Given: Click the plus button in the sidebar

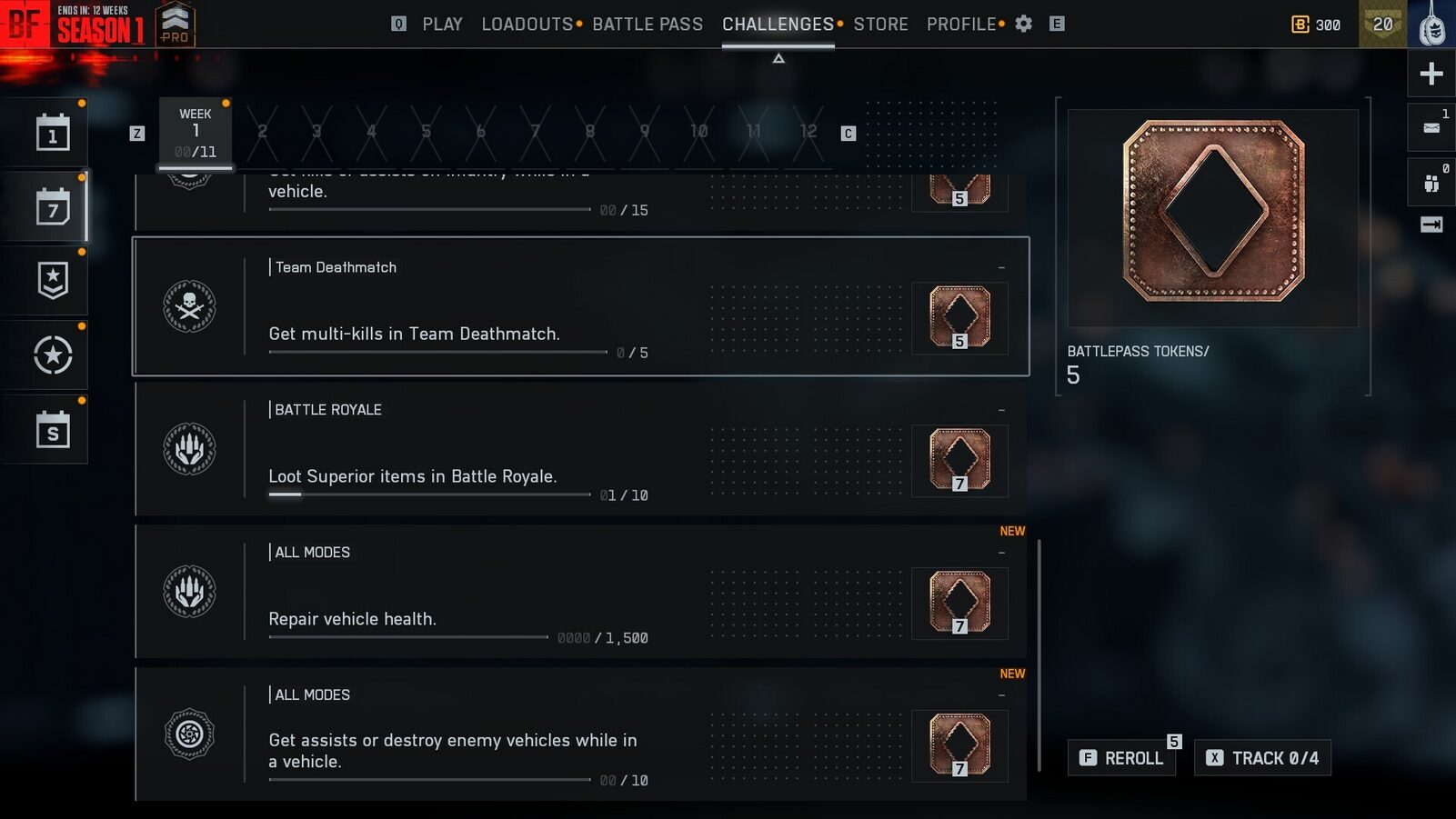Looking at the screenshot, I should 1431,74.
